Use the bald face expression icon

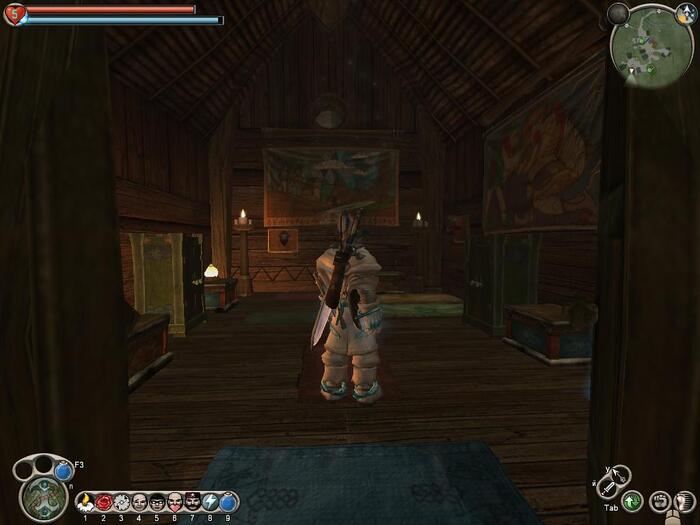pos(139,501)
